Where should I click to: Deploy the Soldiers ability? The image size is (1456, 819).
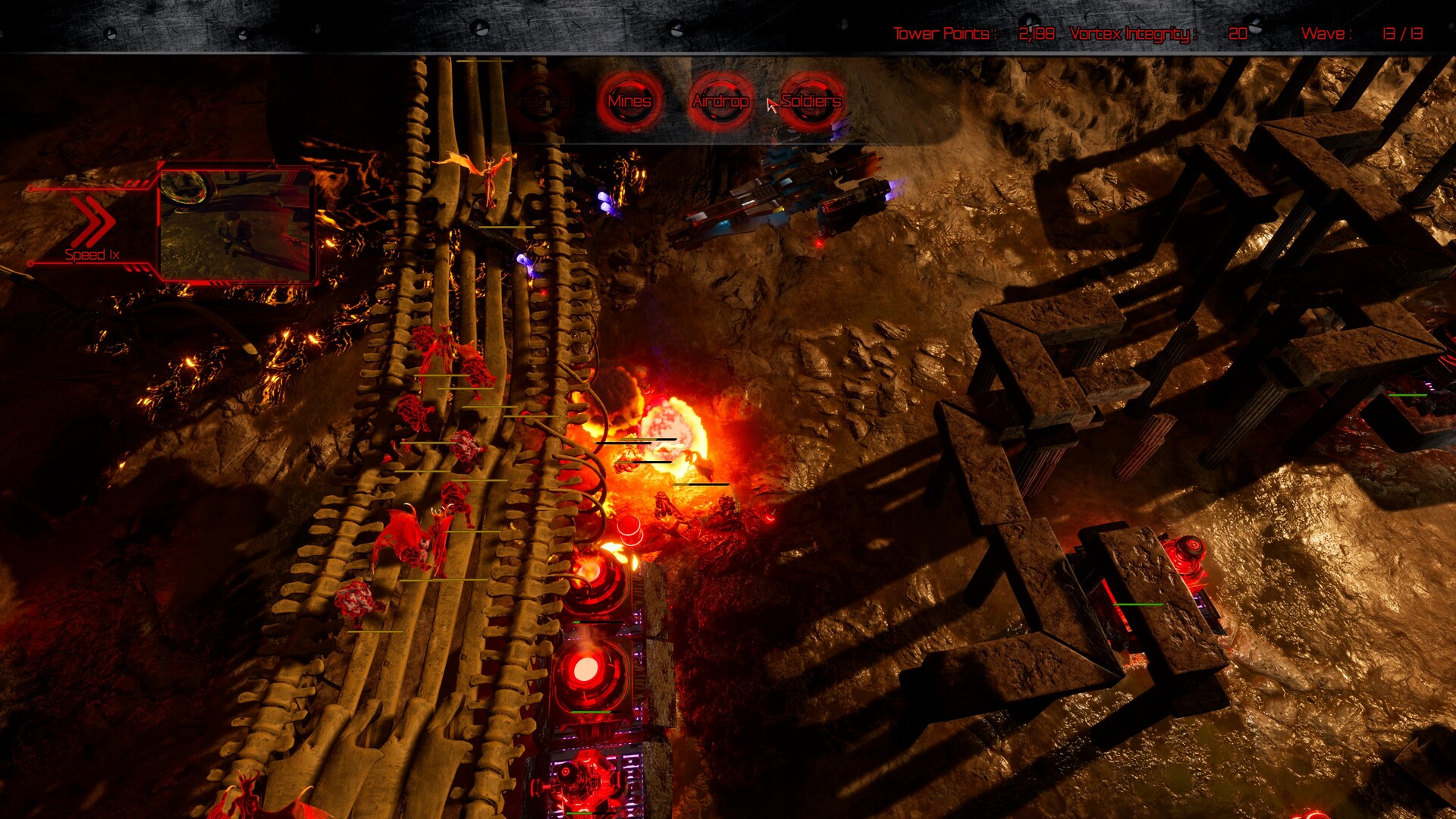point(811,101)
